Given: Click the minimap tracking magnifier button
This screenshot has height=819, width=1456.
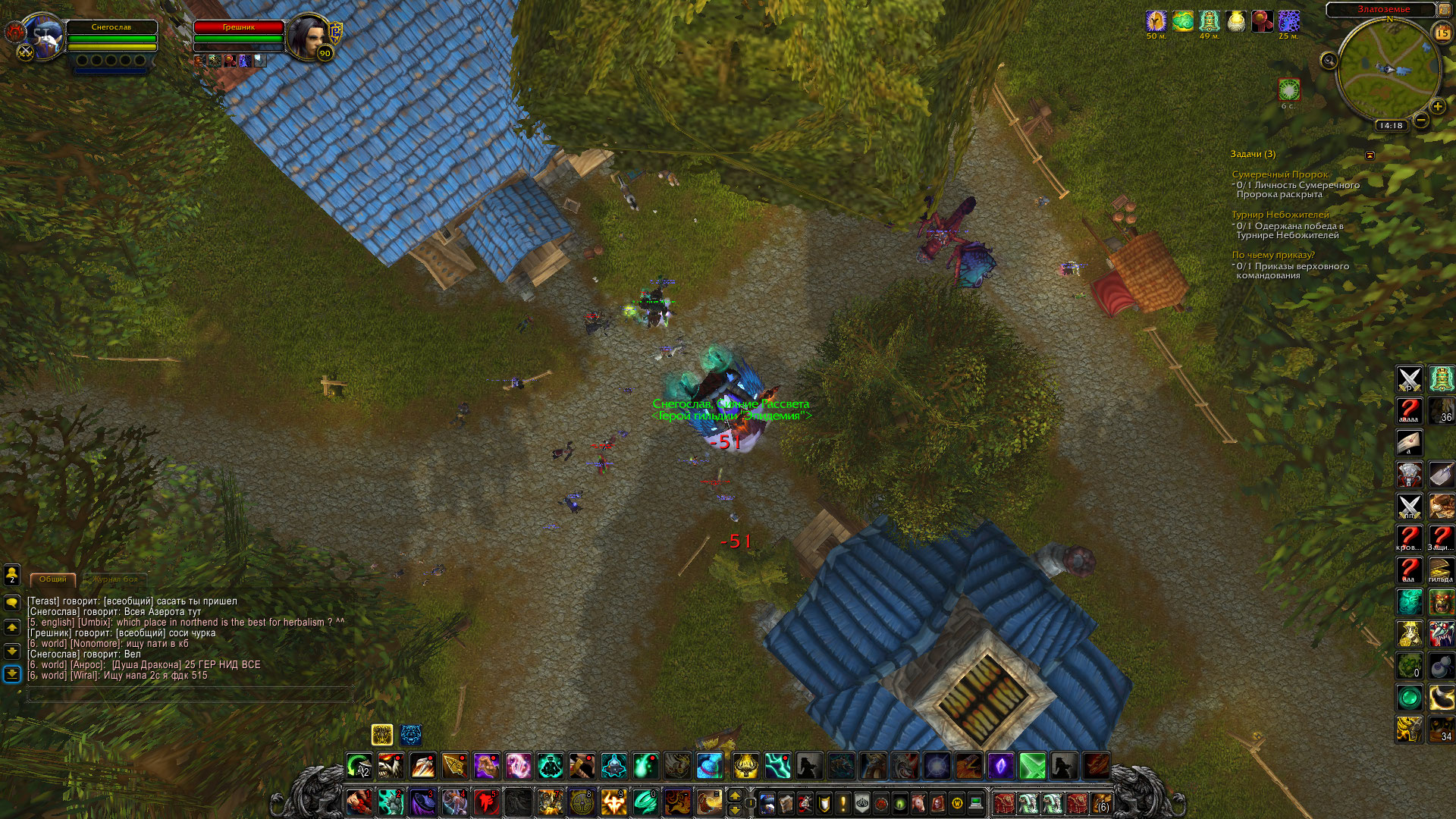Looking at the screenshot, I should click(x=1329, y=61).
